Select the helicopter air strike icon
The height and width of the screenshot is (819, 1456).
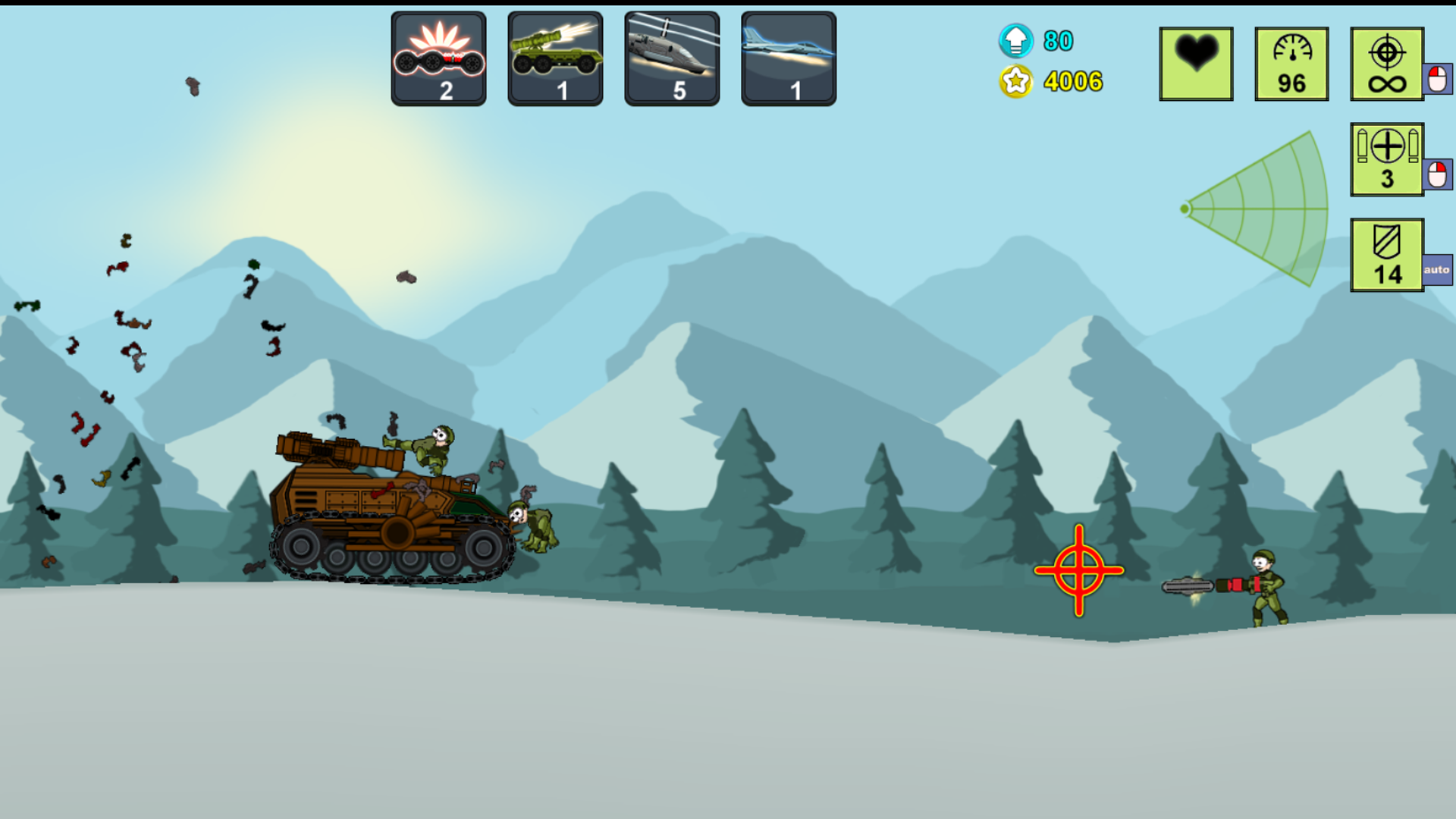pos(671,57)
